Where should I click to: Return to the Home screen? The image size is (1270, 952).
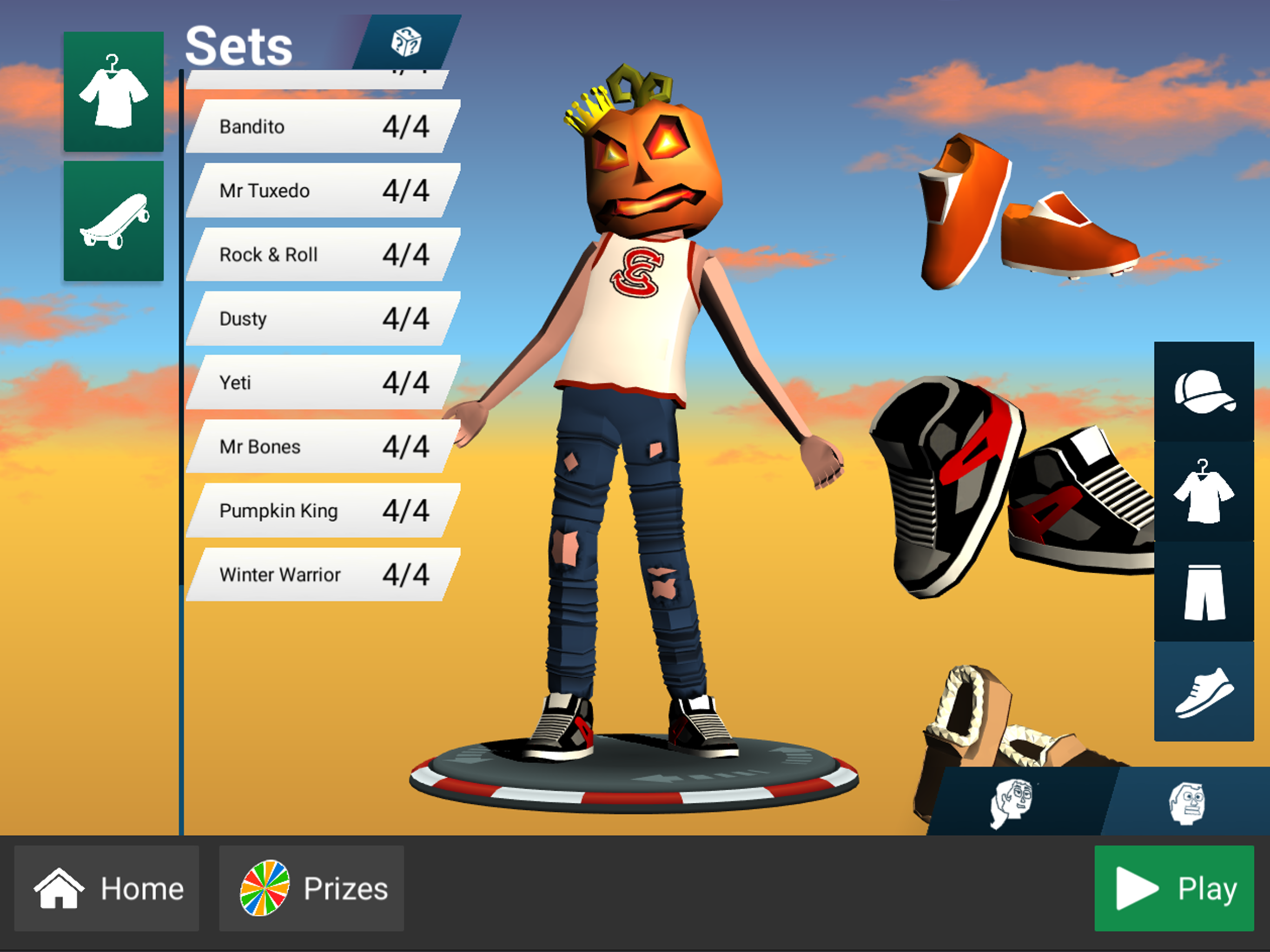point(107,888)
